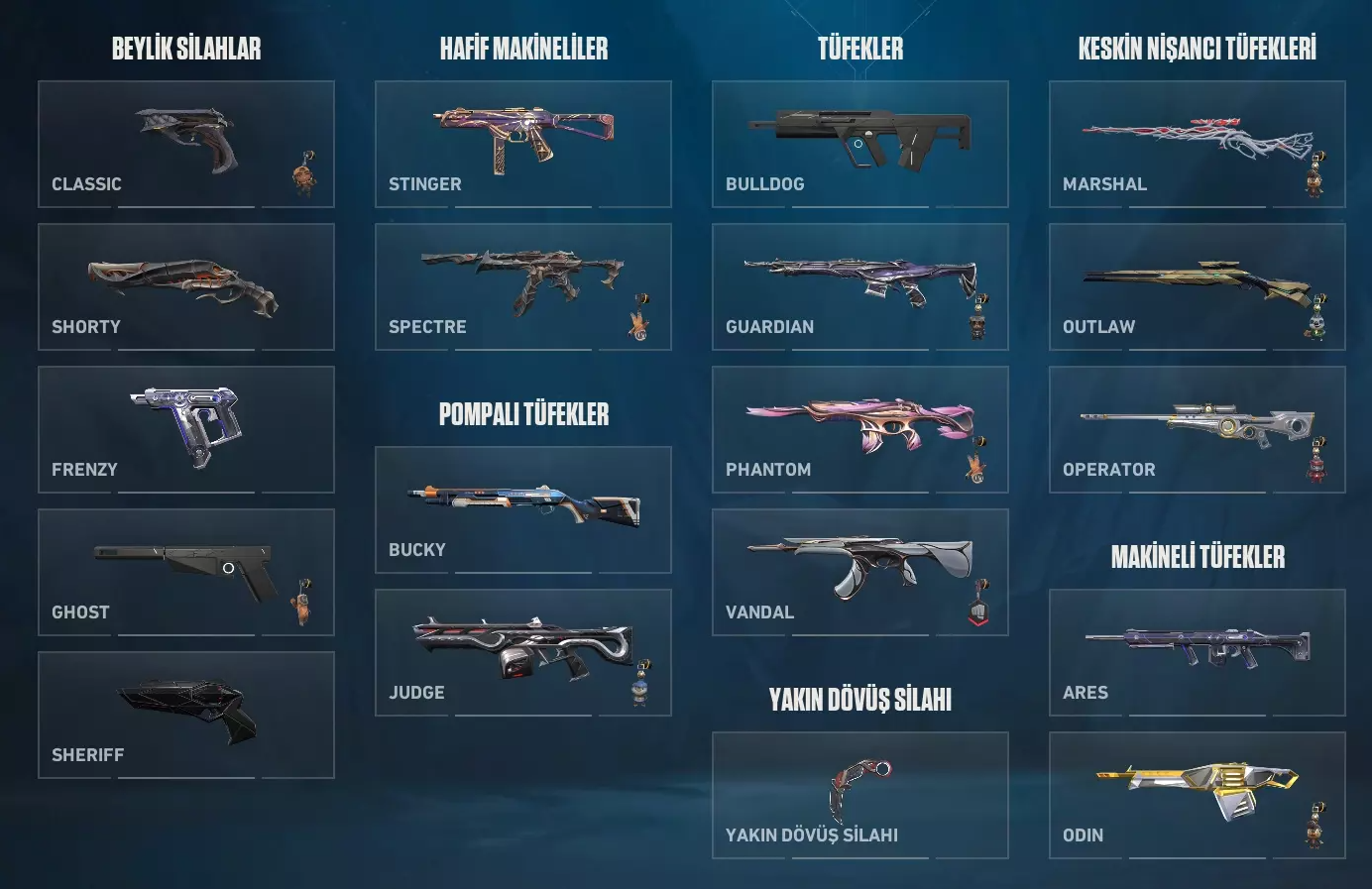Image resolution: width=1372 pixels, height=889 pixels.
Task: Open the YAKIN DÖVÜŞ SİLAHI melee card
Action: point(860,795)
